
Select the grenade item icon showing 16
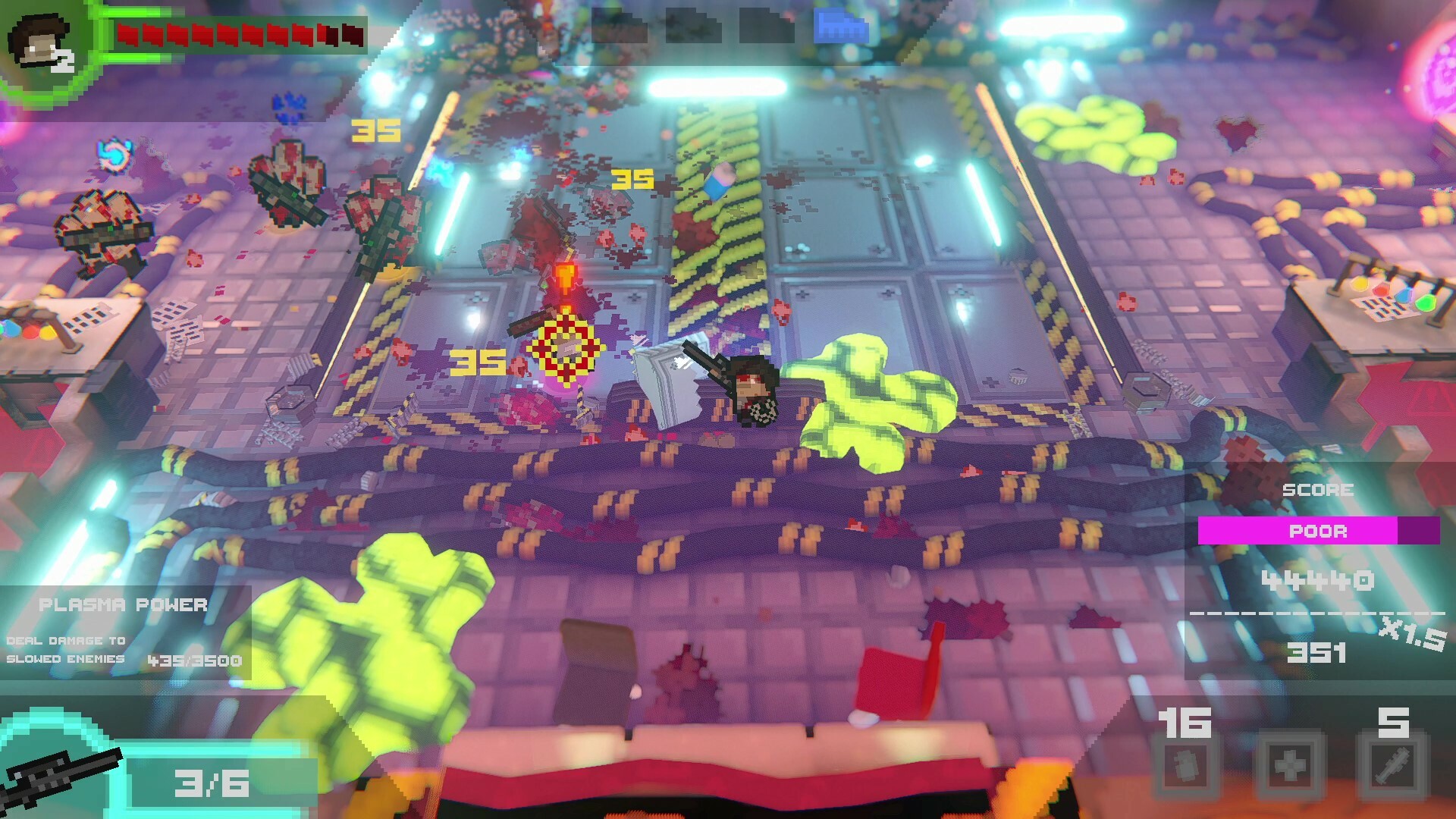1186,767
